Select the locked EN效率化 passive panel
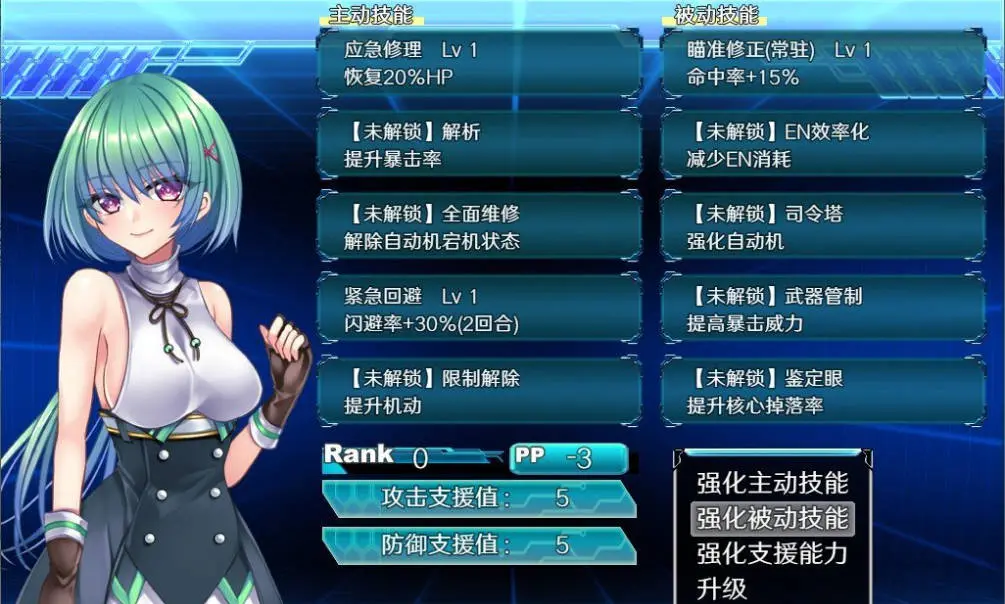Viewport: 1005px width, 604px height. (x=822, y=145)
